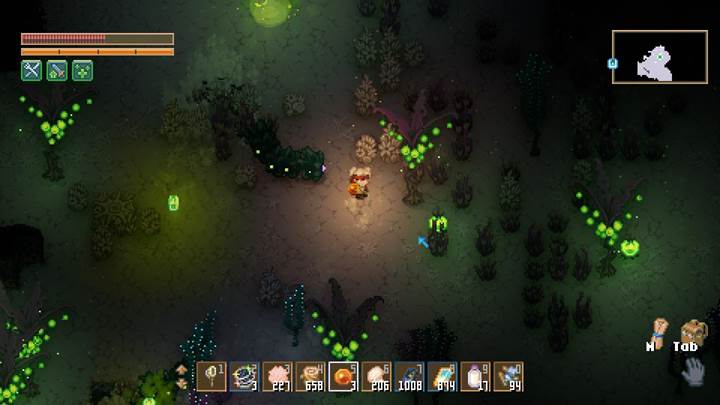Open the map scroll icon

(658, 332)
